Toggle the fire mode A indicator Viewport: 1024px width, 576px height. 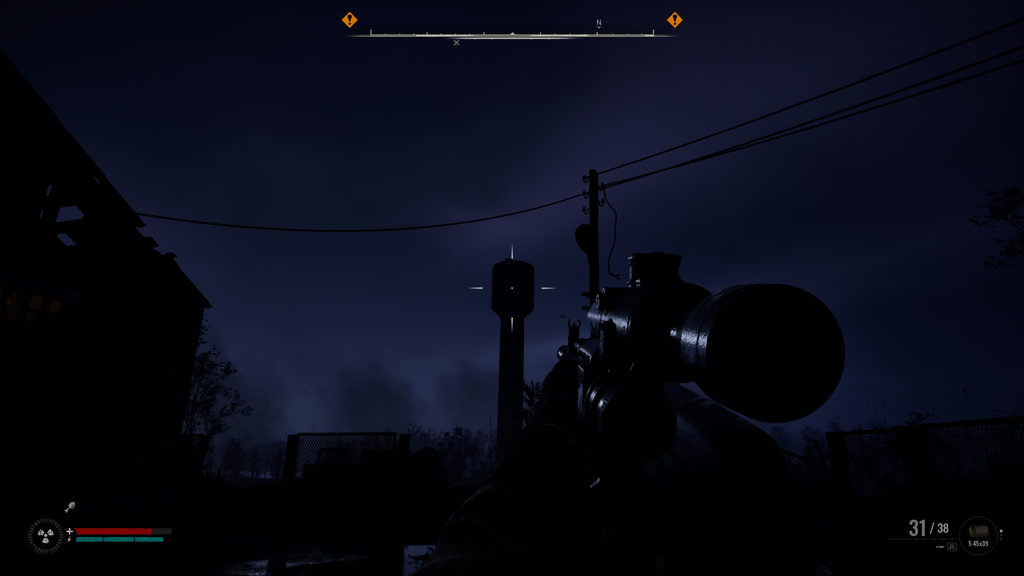point(951,547)
